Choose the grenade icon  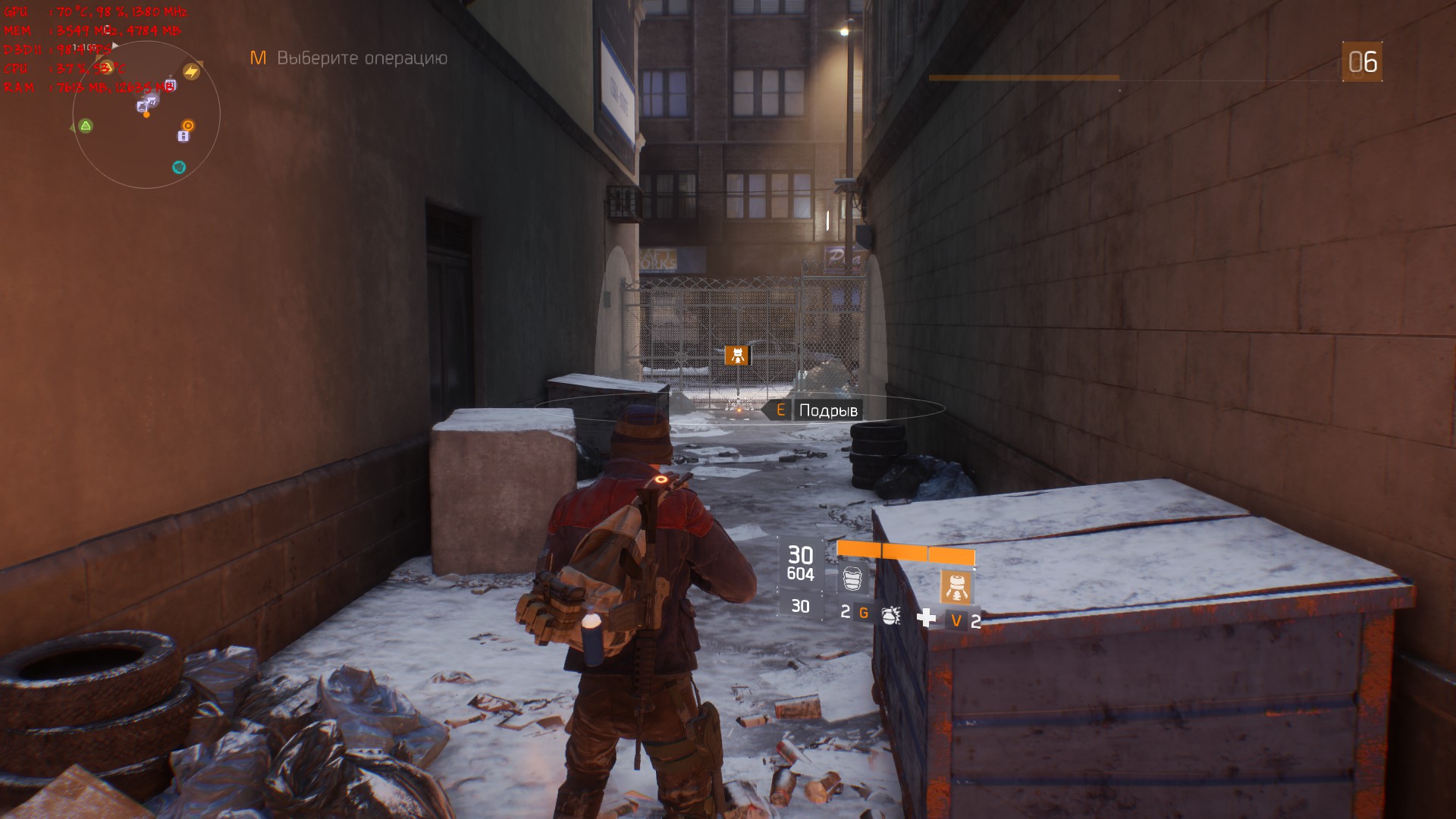pos(891,614)
